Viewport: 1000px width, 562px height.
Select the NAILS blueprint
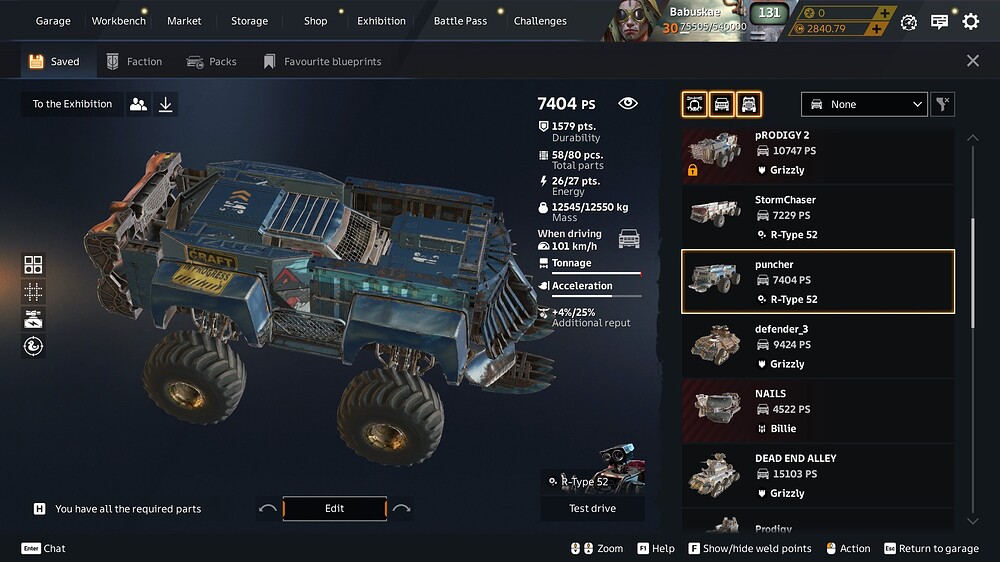coord(817,409)
